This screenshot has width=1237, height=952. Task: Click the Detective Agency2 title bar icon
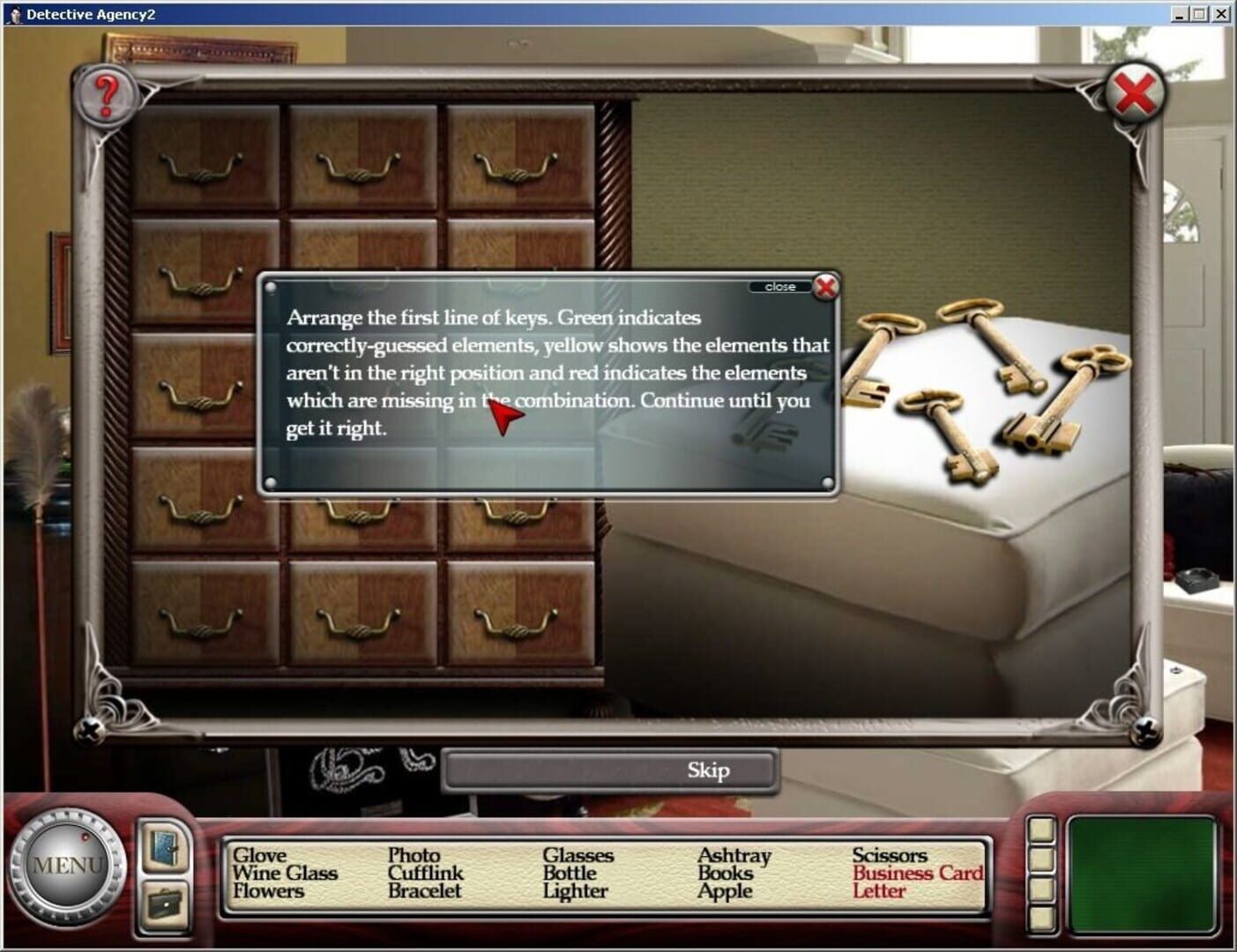(x=15, y=13)
